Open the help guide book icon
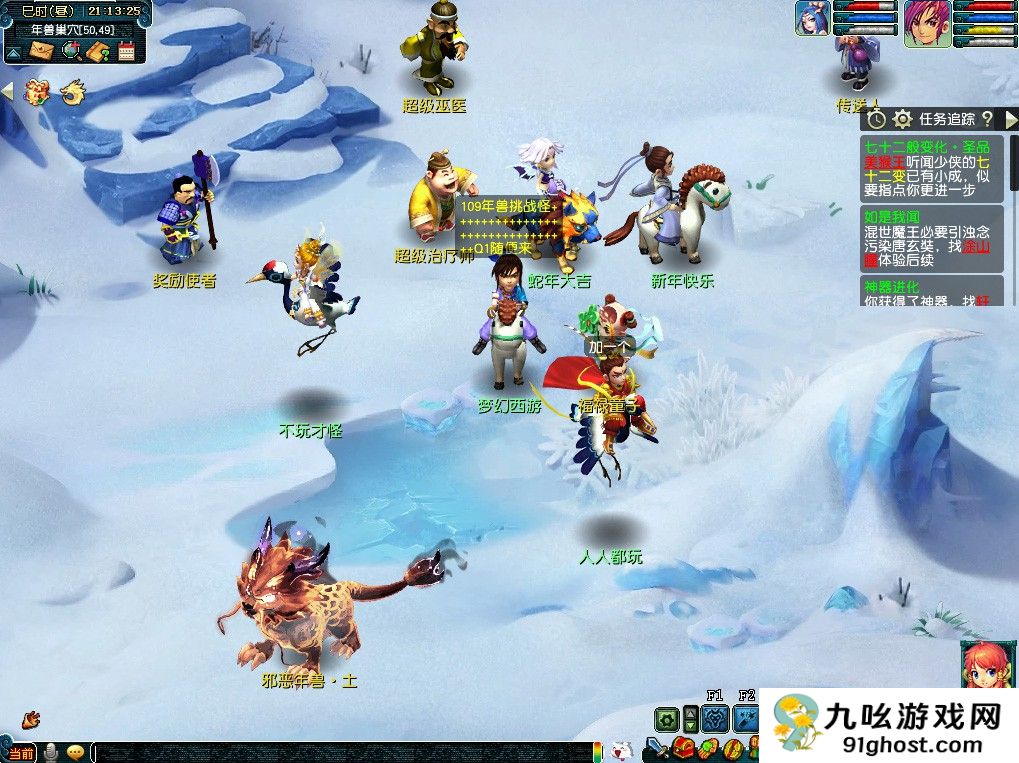 [98, 50]
